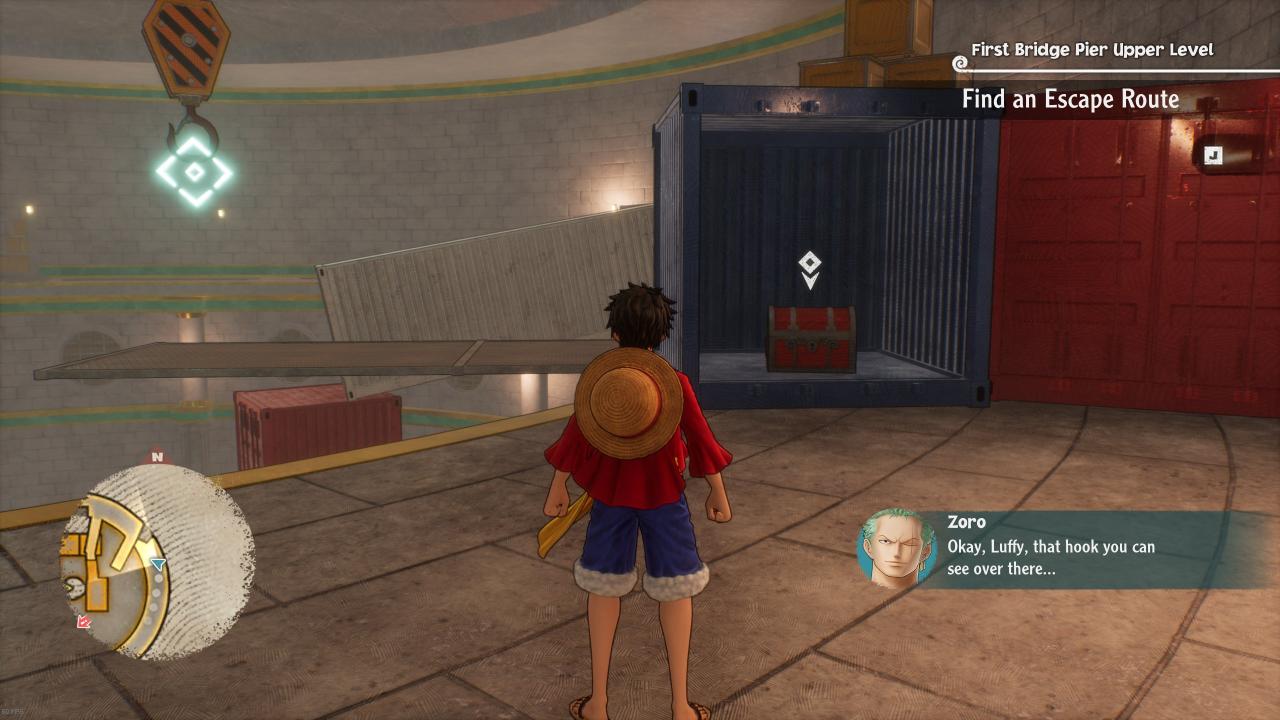The width and height of the screenshot is (1280, 720).
Task: Target the glowing diamond hook reticle
Action: click(194, 172)
